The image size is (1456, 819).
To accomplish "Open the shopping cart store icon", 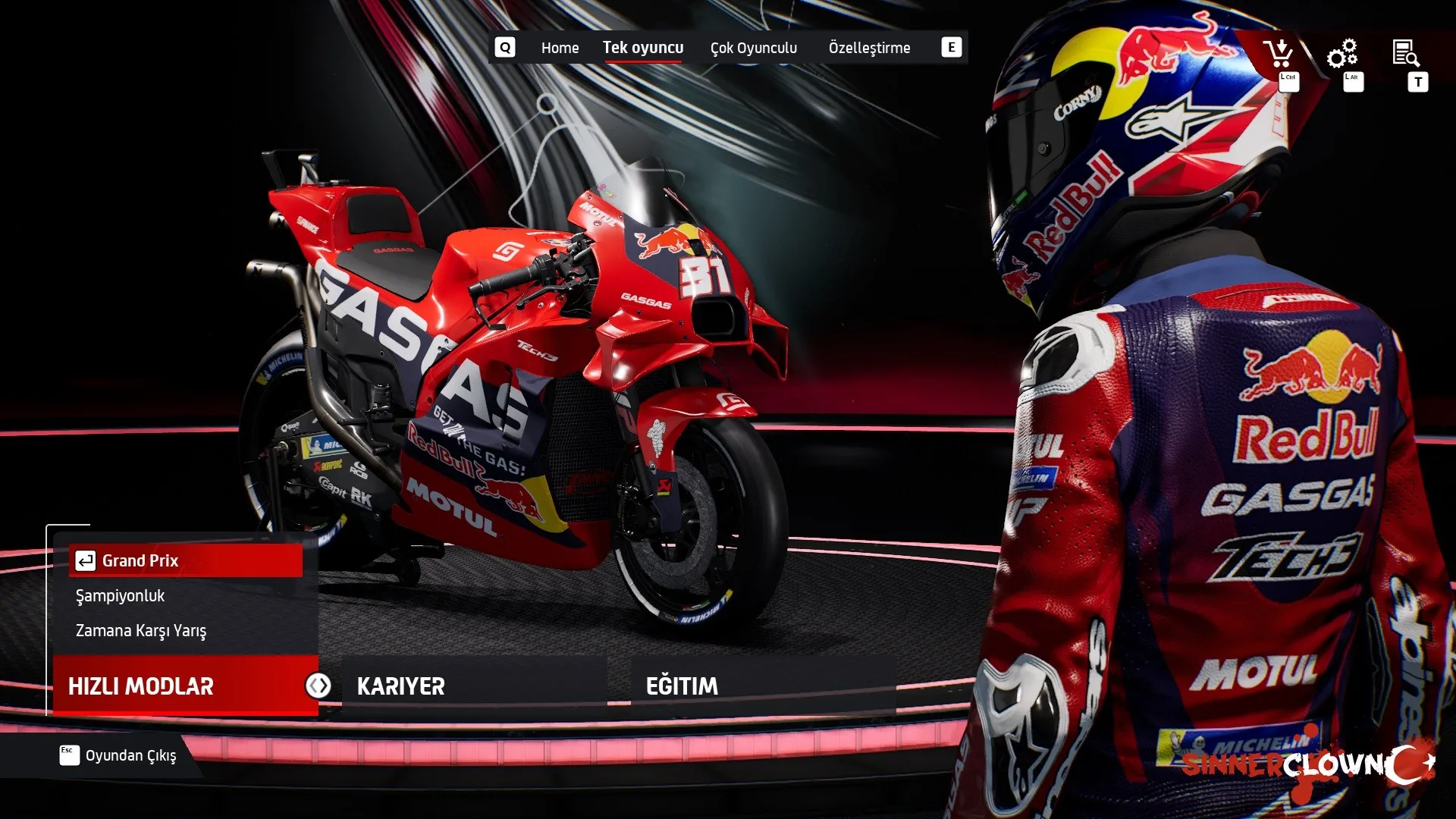I will (1279, 54).
